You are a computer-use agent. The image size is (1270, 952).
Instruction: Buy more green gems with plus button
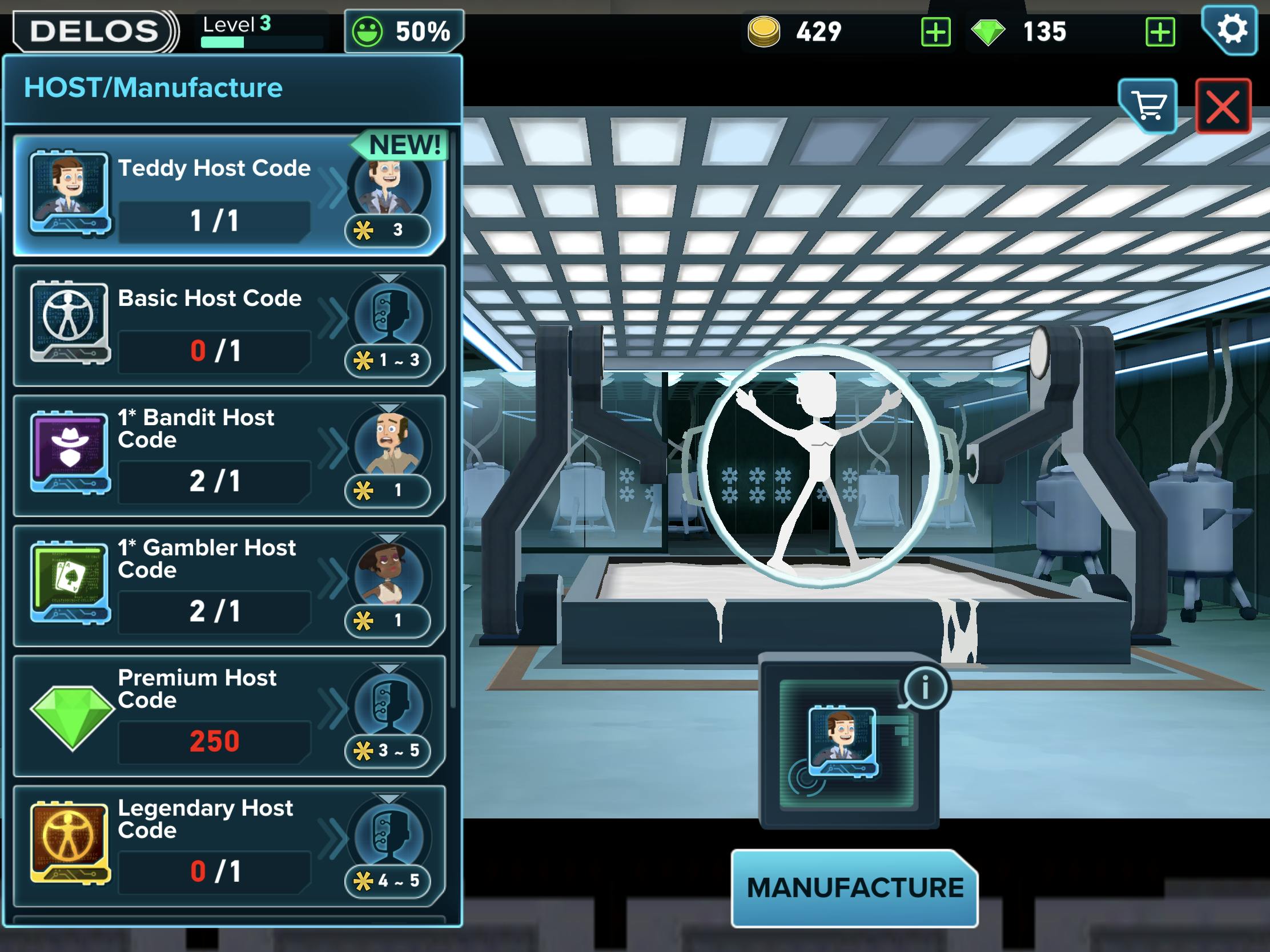coord(1160,31)
